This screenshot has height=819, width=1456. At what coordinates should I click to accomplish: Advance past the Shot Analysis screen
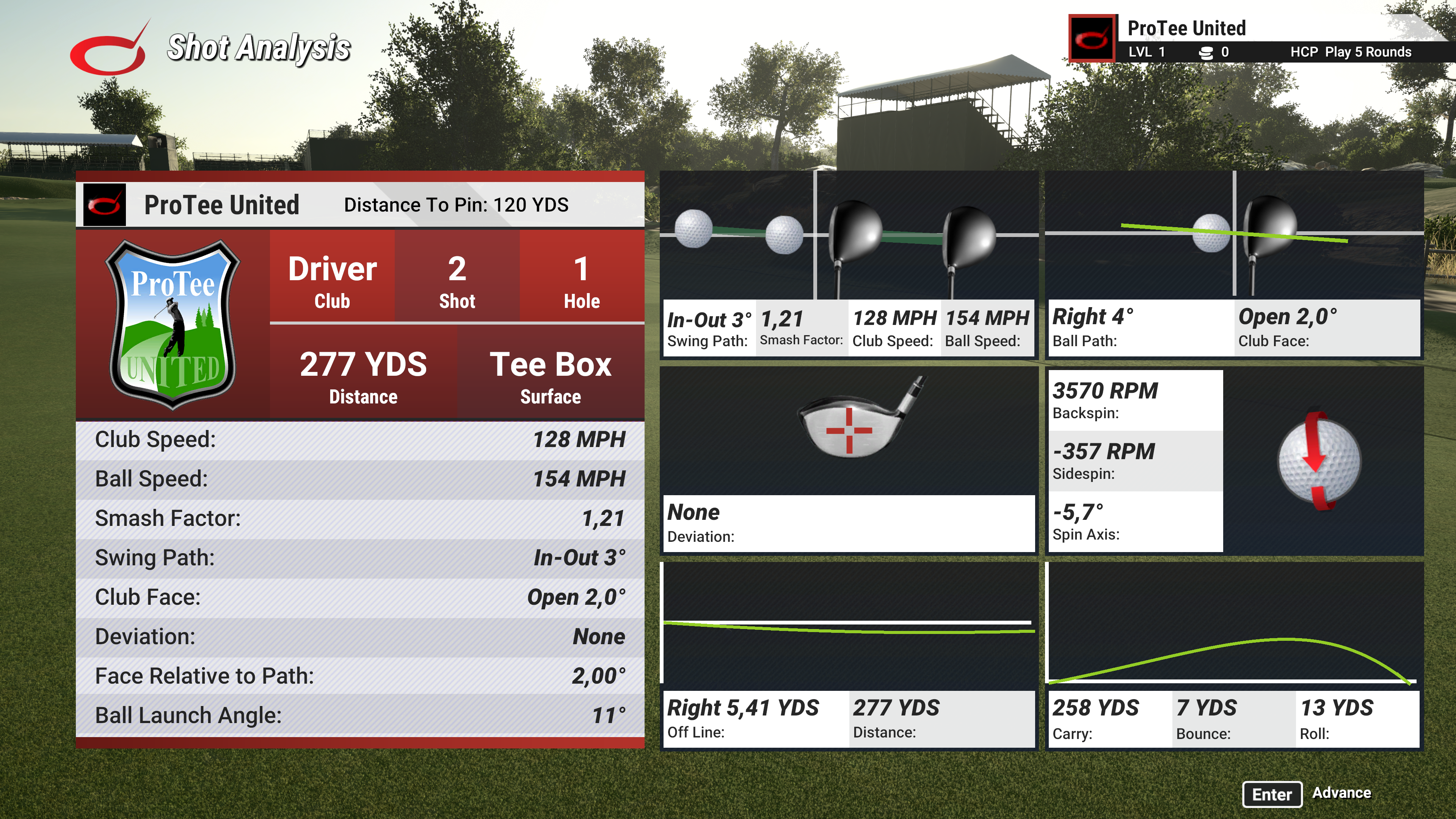(x=1272, y=794)
